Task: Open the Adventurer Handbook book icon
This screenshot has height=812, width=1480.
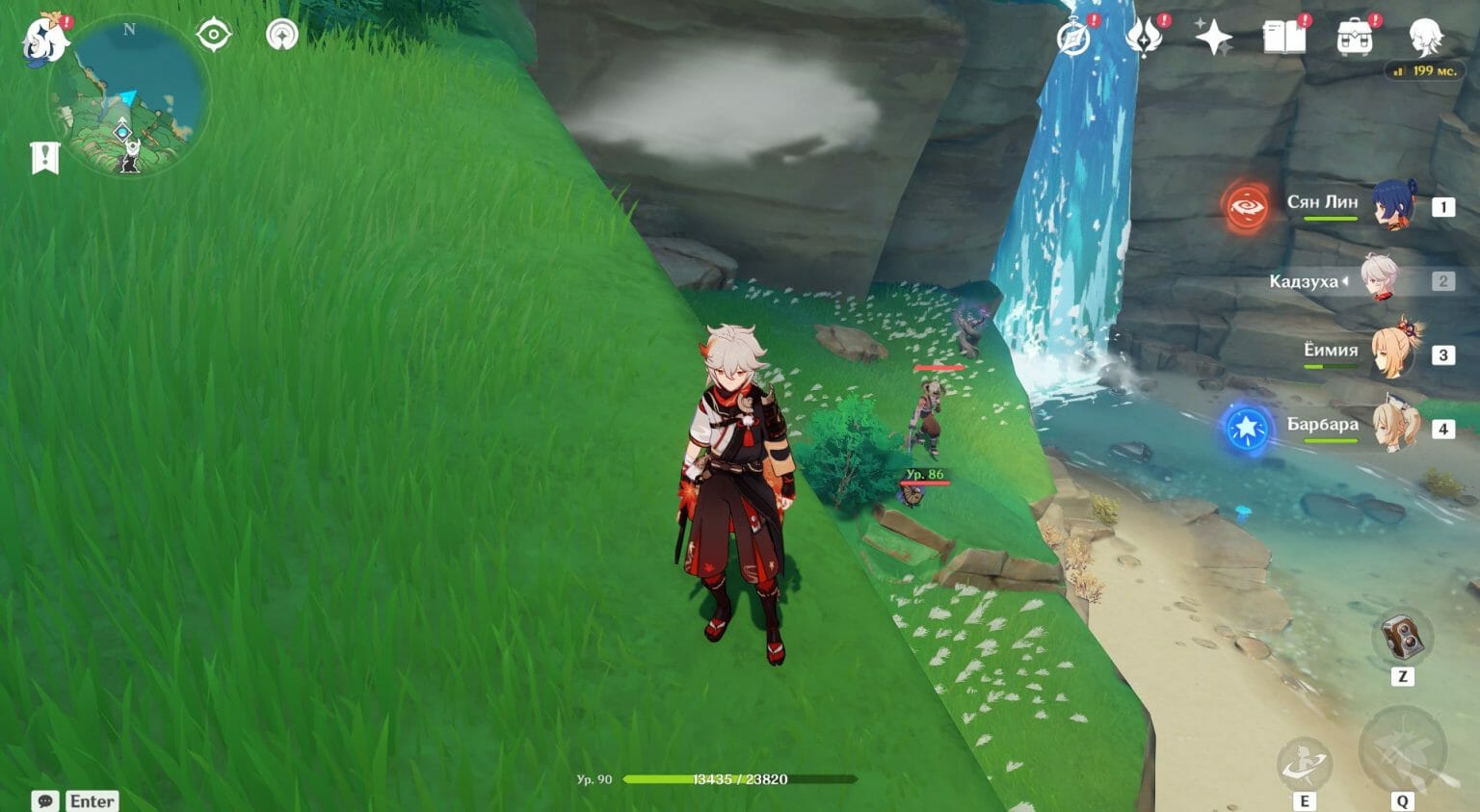Action: (x=1287, y=37)
